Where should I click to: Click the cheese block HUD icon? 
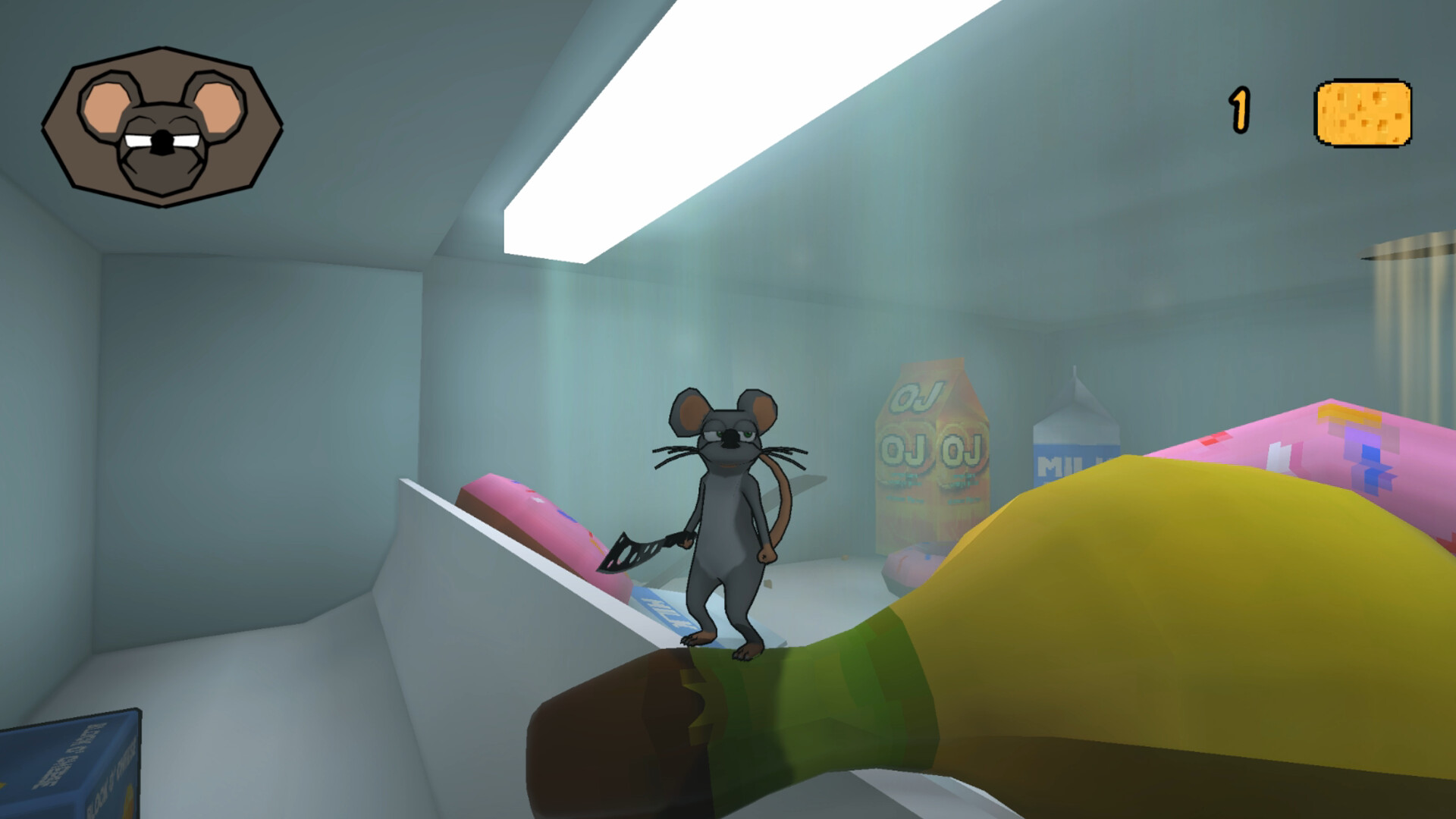pos(1363,114)
